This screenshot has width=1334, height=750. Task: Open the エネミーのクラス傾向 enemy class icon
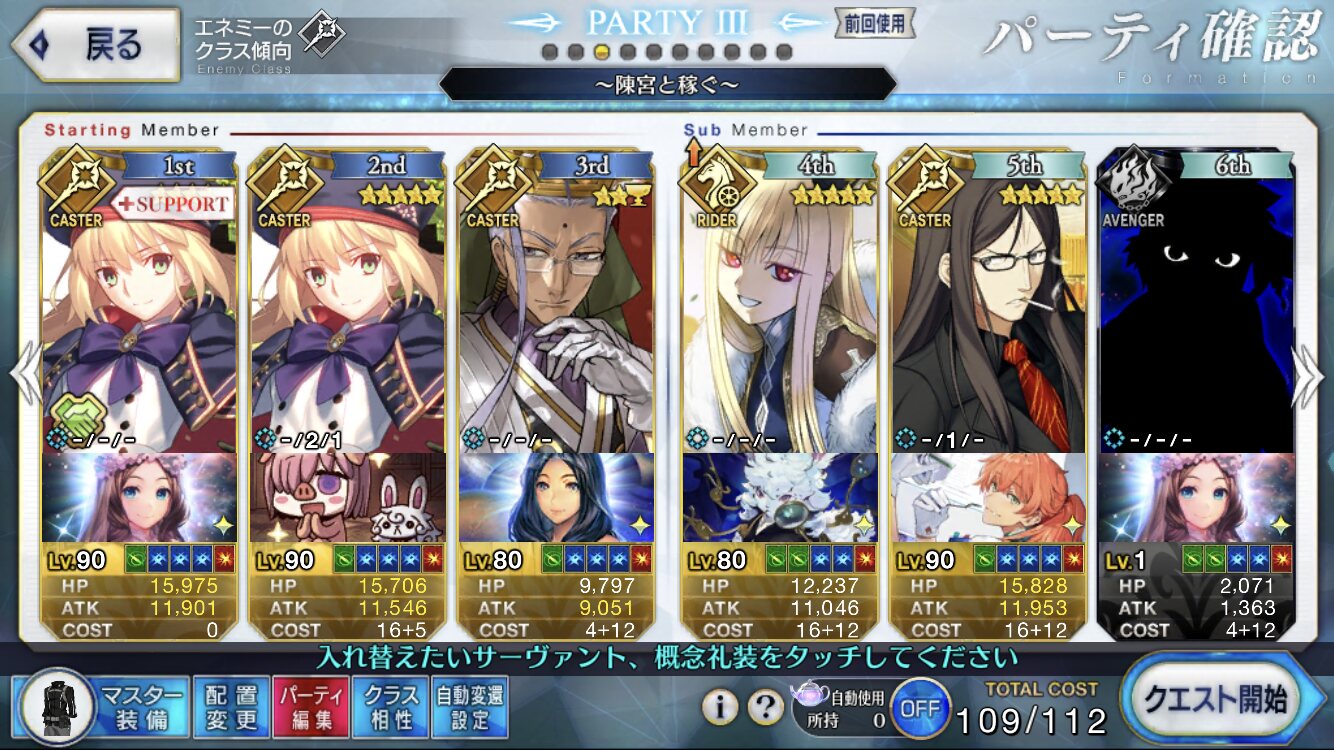[323, 37]
